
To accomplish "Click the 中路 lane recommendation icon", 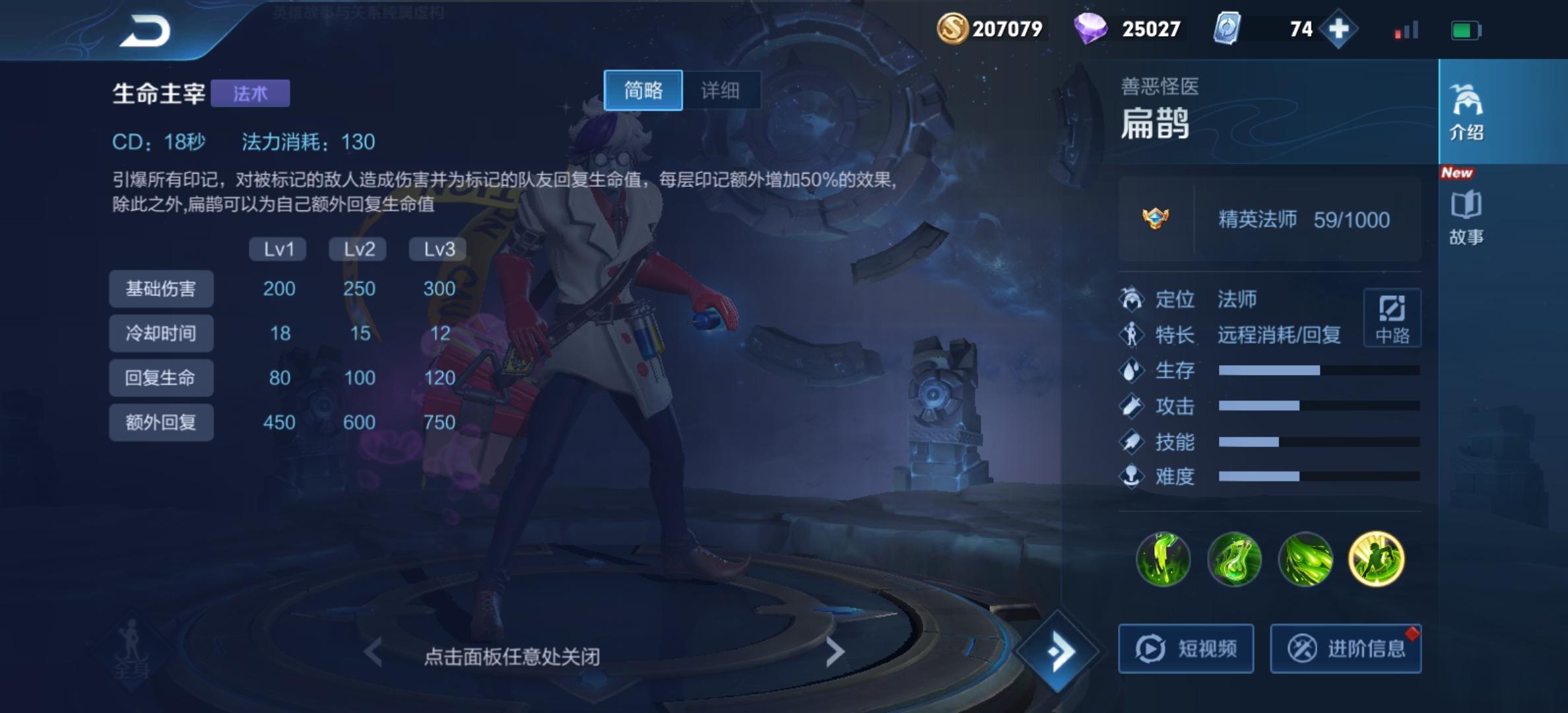I will click(1391, 317).
